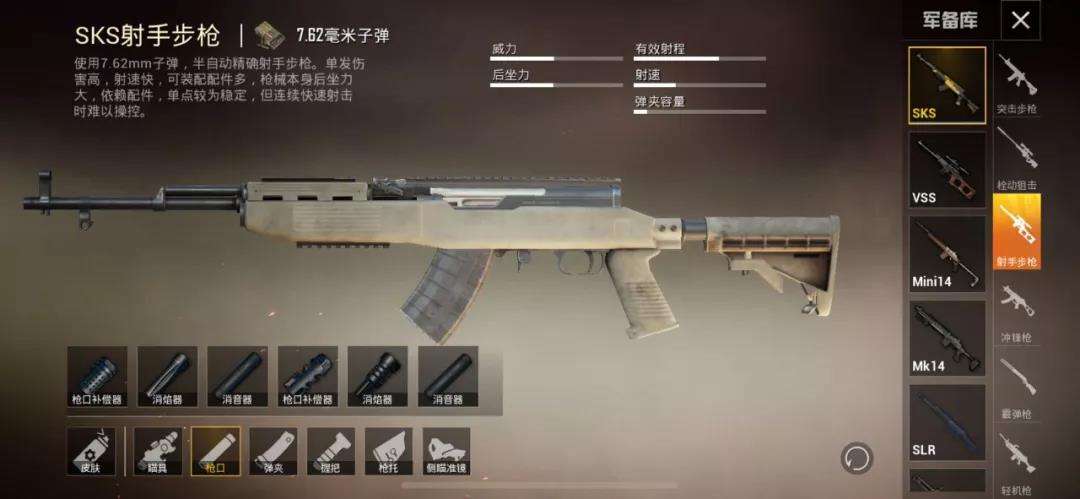Image resolution: width=1080 pixels, height=499 pixels.
Task: Open the 弹夹 magazine attachment tab
Action: click(273, 452)
